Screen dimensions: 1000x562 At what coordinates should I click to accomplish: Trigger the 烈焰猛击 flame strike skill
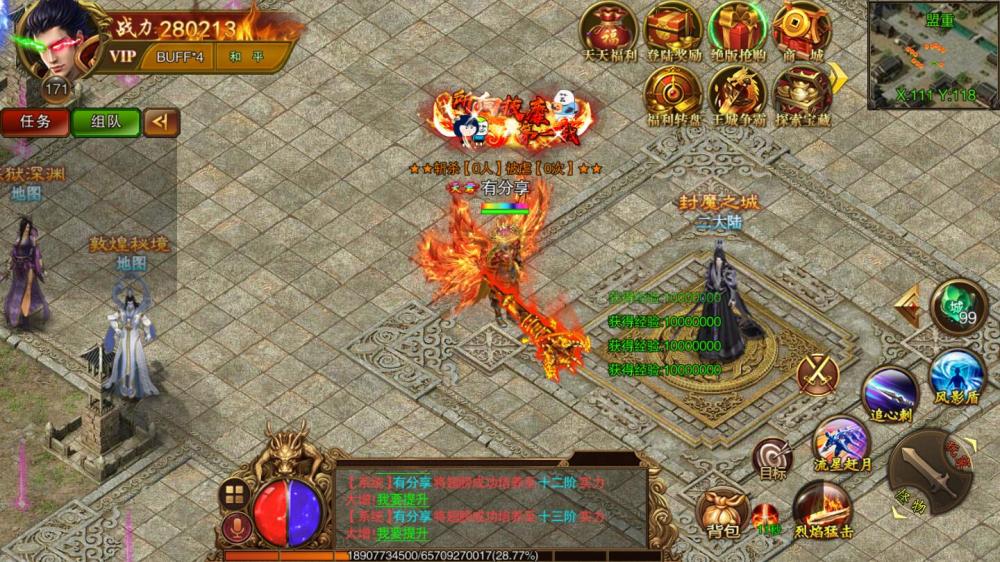point(822,507)
